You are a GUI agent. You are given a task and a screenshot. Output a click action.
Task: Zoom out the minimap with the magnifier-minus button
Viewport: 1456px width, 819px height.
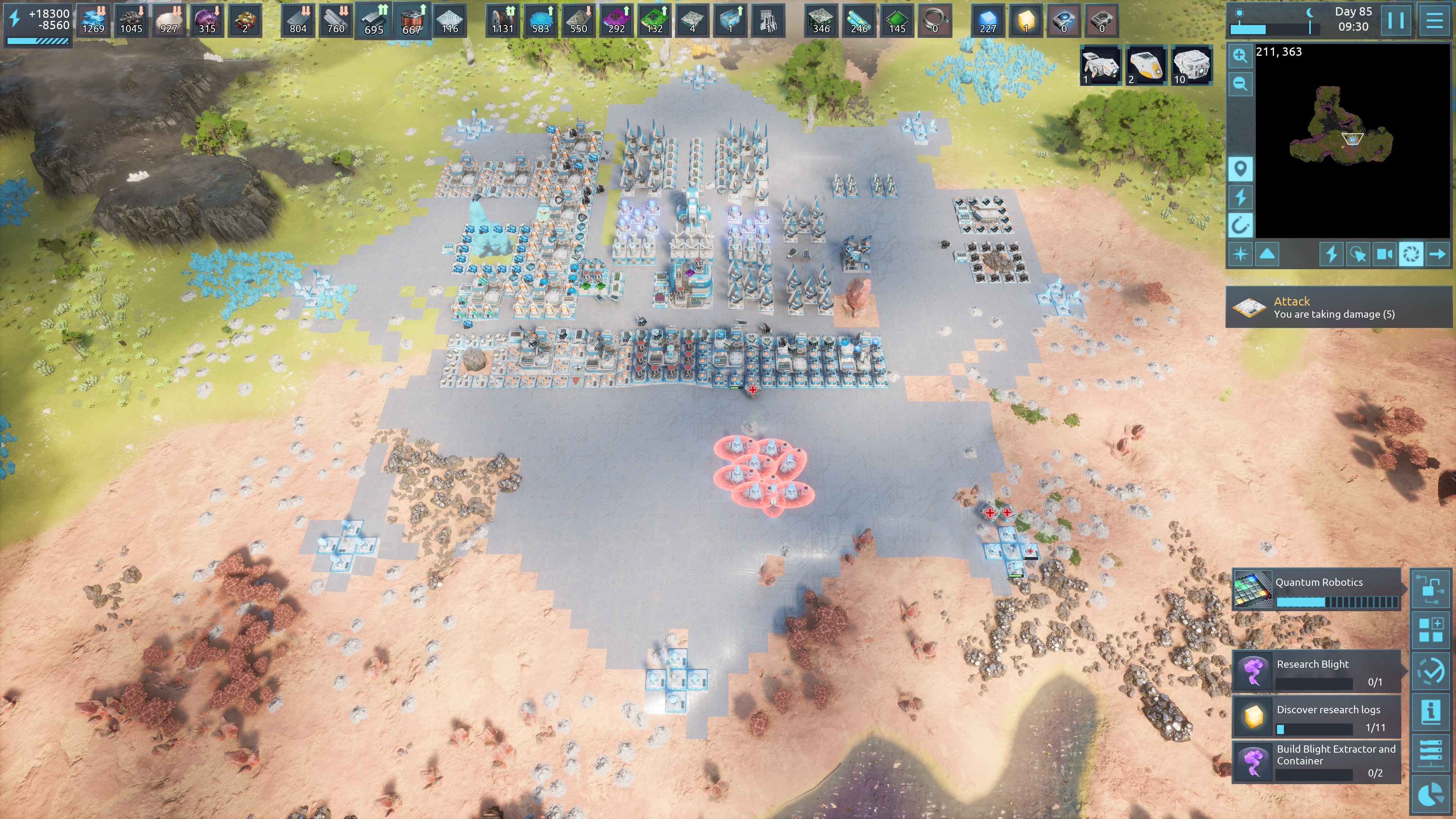1240,84
